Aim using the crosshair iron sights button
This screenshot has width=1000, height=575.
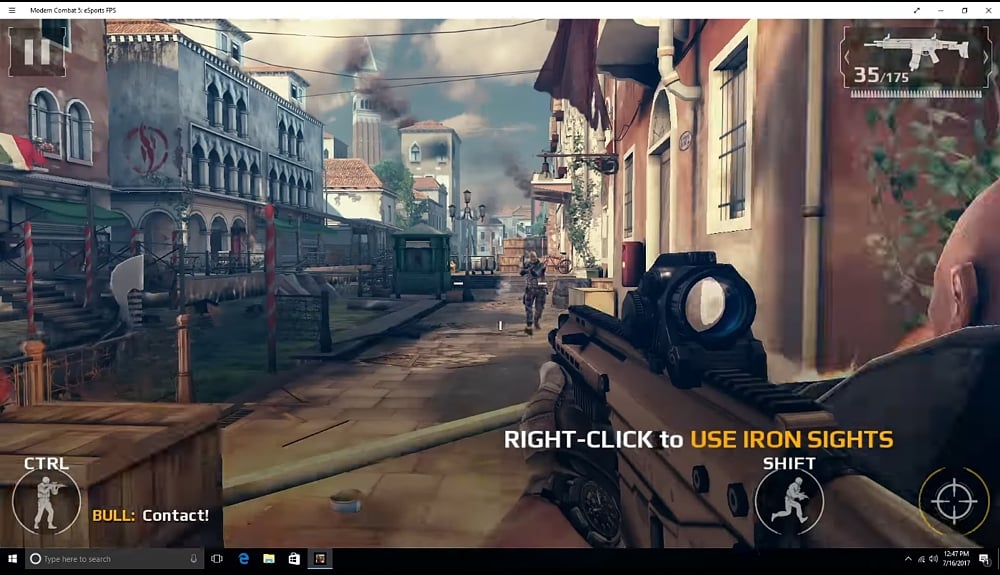953,502
